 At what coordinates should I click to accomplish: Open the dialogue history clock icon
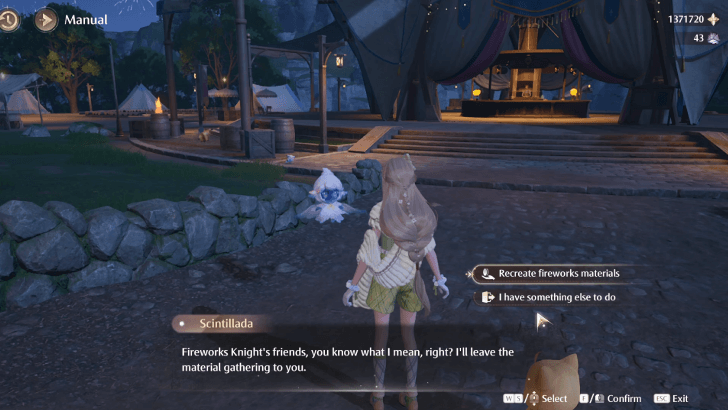(x=9, y=19)
